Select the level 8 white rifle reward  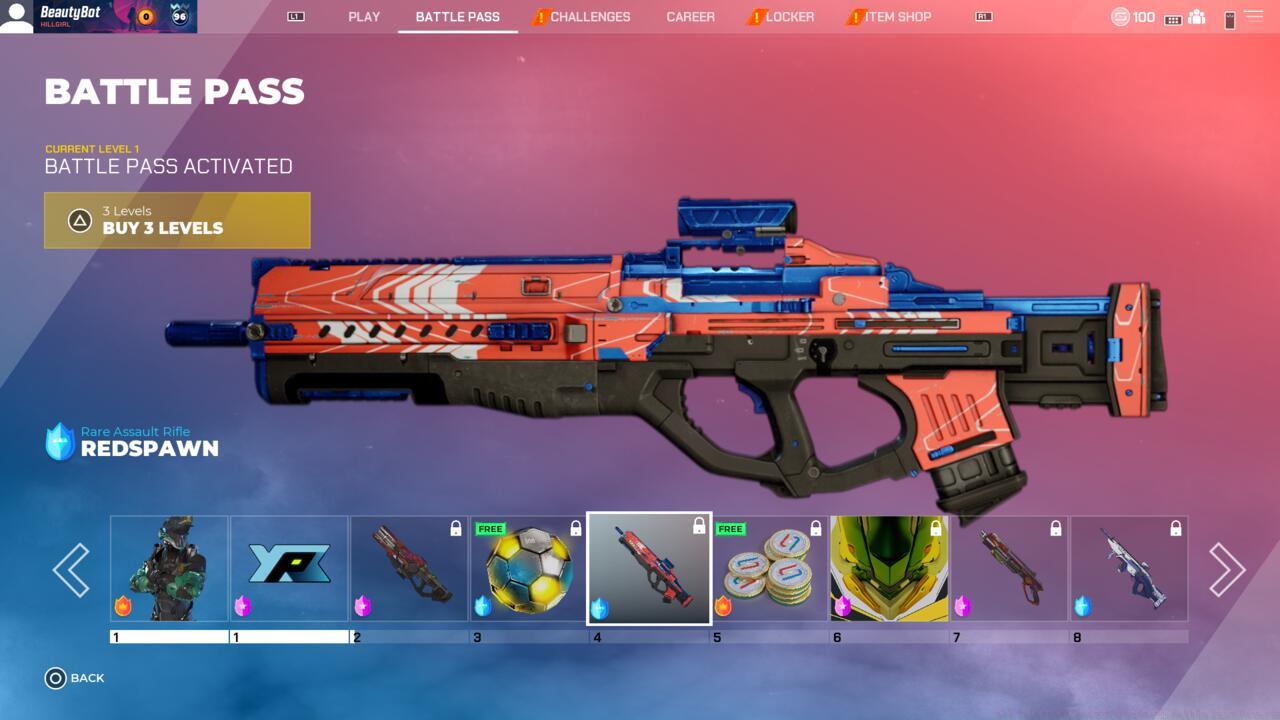(x=1129, y=568)
